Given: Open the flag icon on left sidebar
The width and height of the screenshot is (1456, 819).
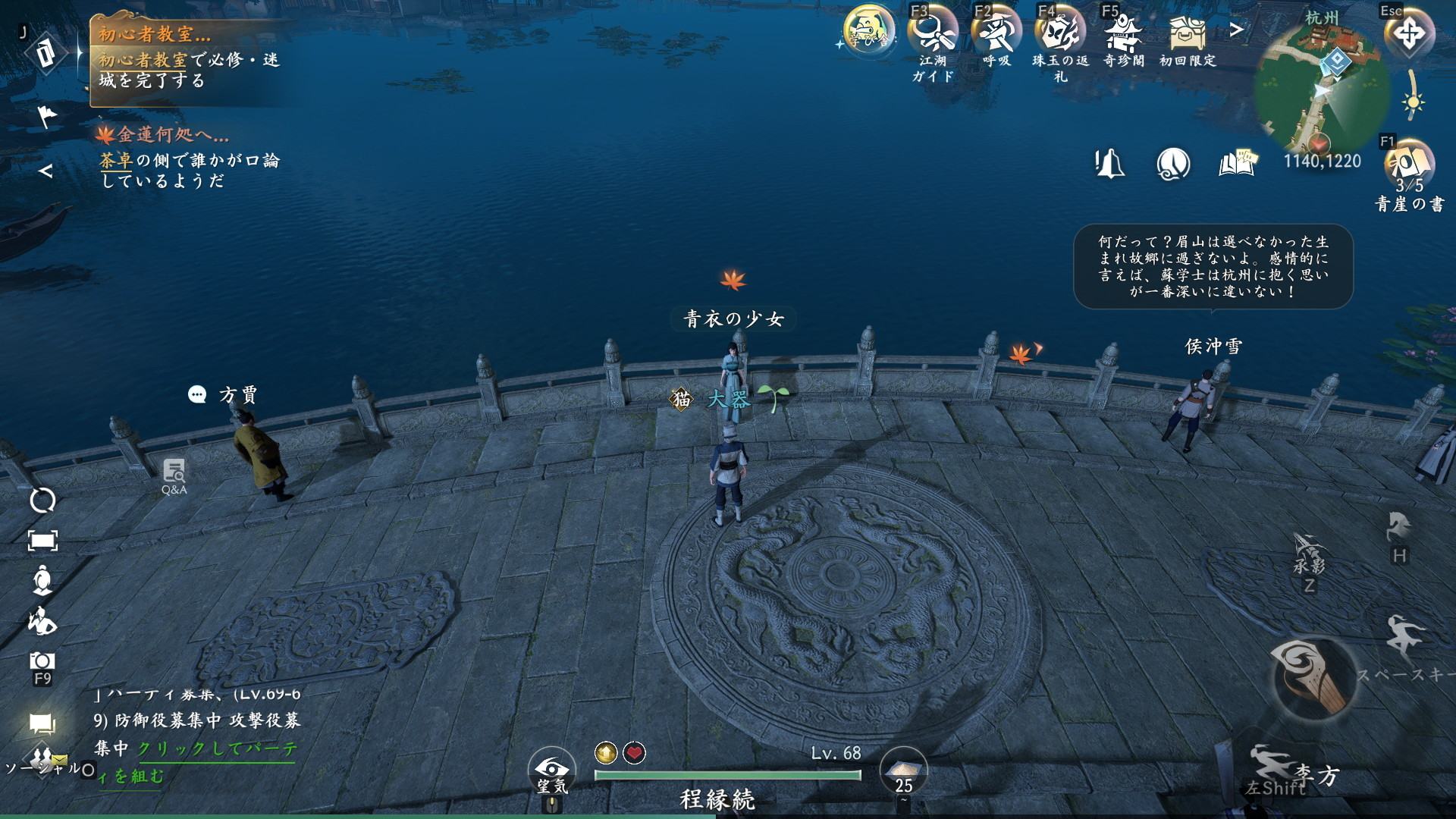Looking at the screenshot, I should click(47, 116).
